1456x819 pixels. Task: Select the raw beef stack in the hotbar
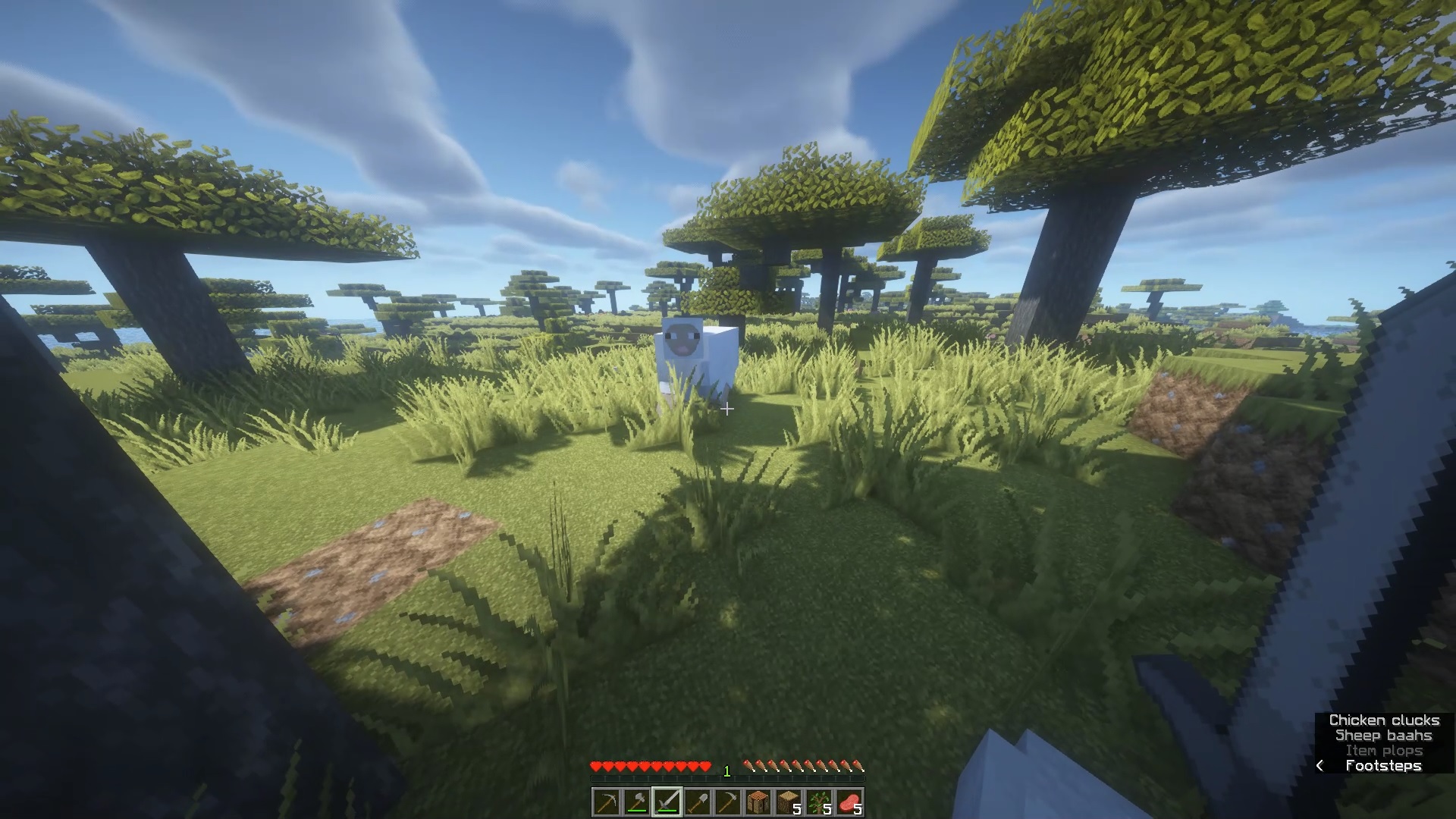coord(849,802)
